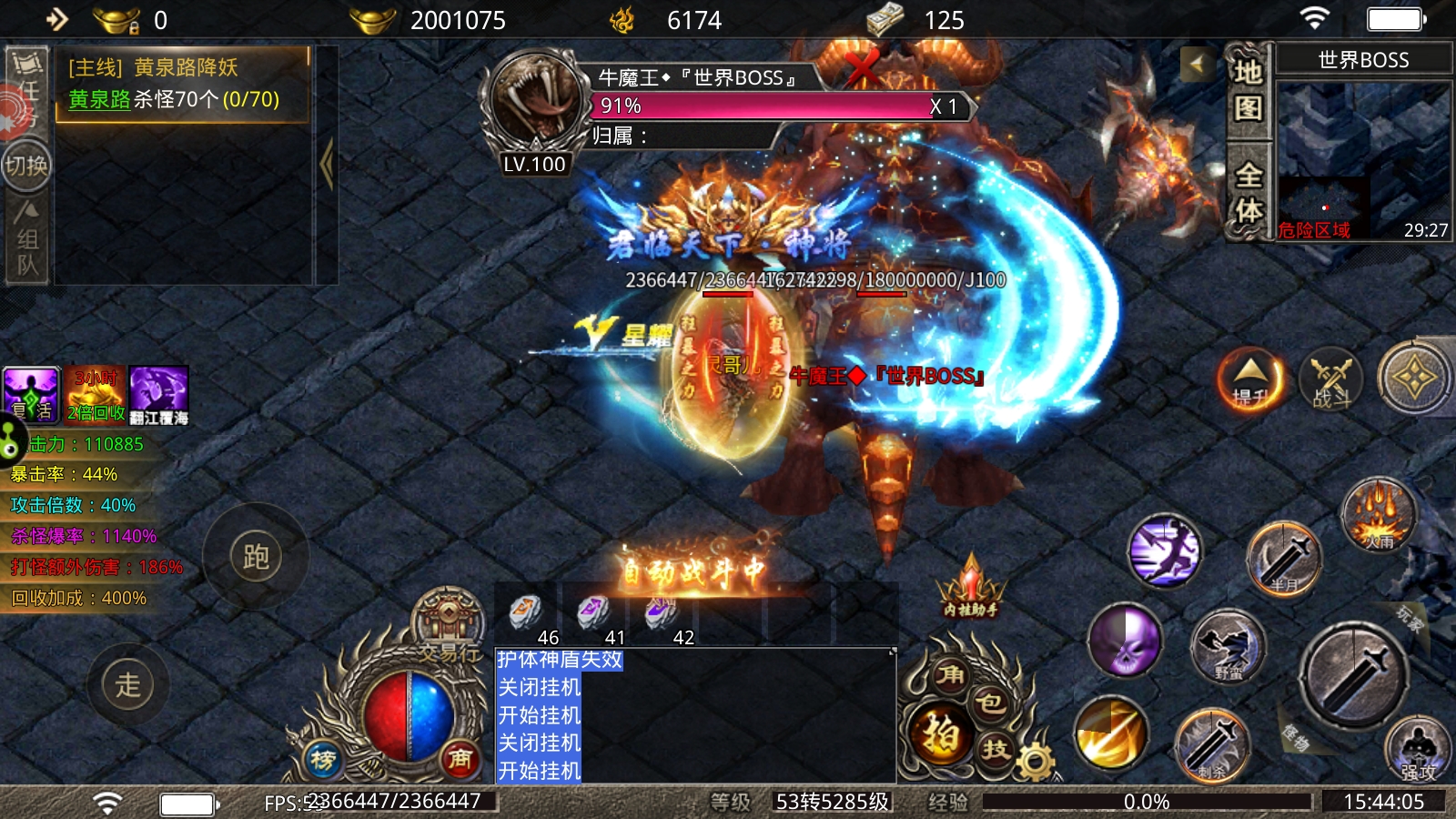Collapse the quest panel with the arrow
The width and height of the screenshot is (1456, 819).
click(326, 165)
